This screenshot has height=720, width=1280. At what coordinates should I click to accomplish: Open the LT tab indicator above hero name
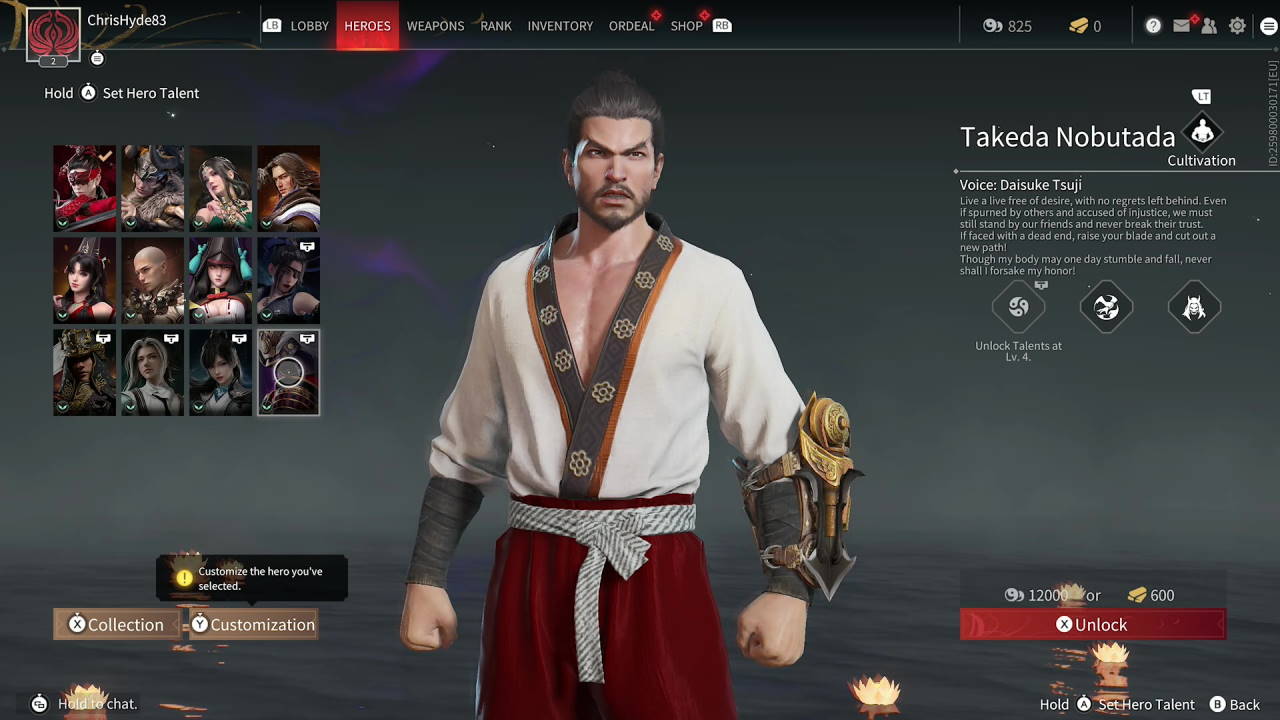click(1201, 96)
